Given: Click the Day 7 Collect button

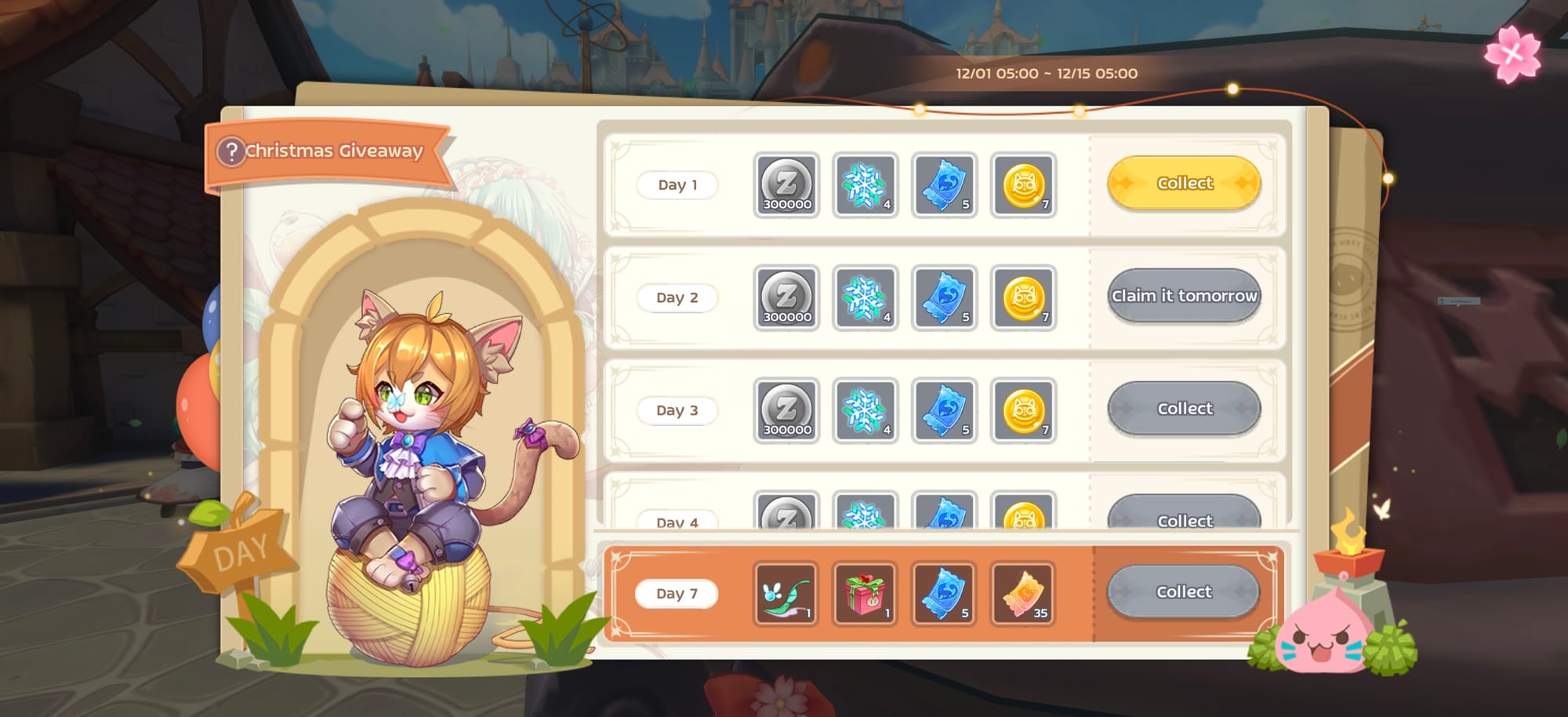Looking at the screenshot, I should click(1183, 592).
